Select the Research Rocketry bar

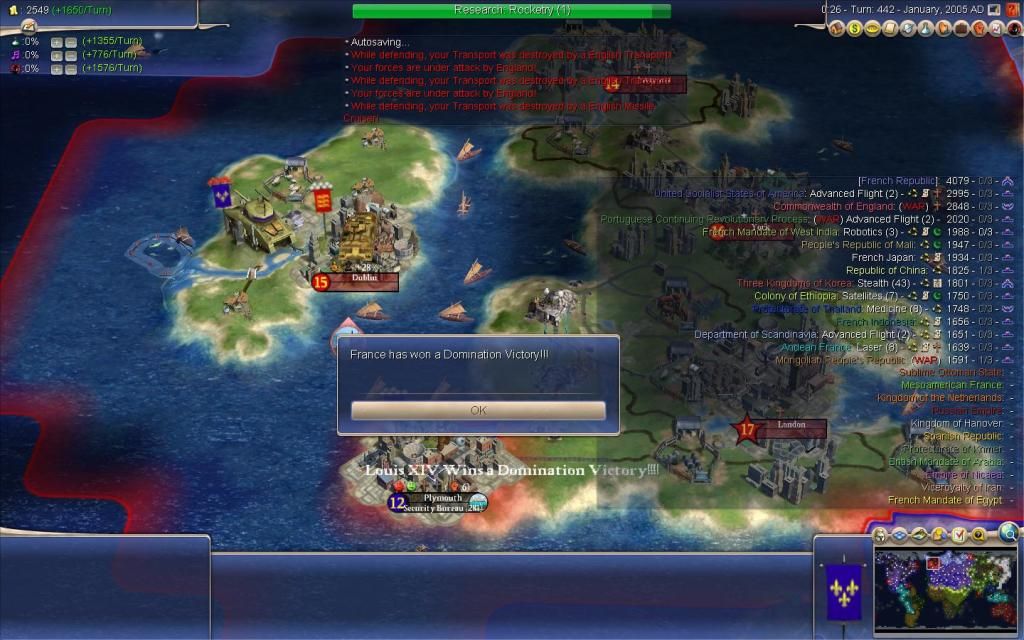pyautogui.click(x=511, y=10)
